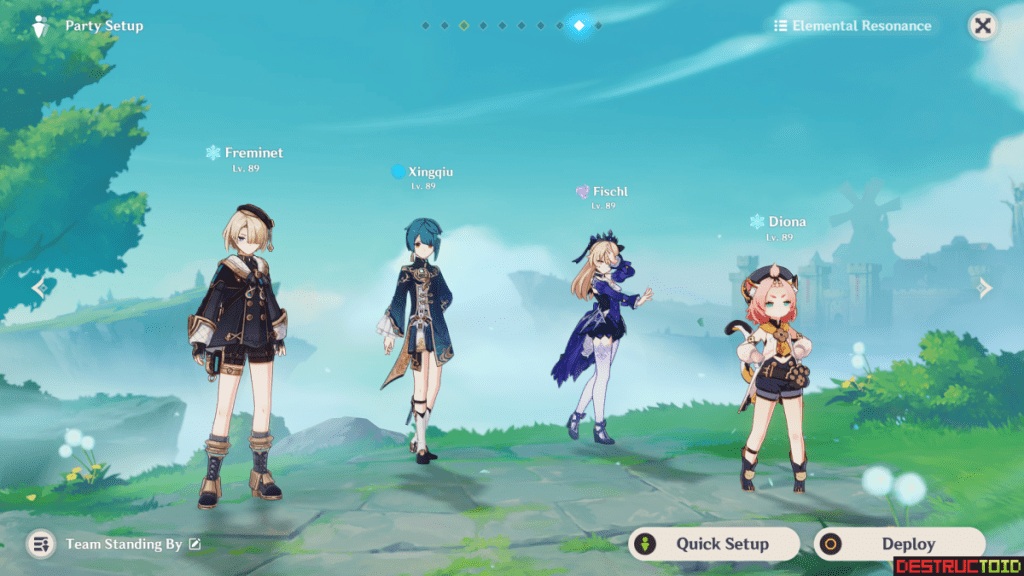Close the Party Setup screen
The width and height of the screenshot is (1024, 576).
pos(983,26)
